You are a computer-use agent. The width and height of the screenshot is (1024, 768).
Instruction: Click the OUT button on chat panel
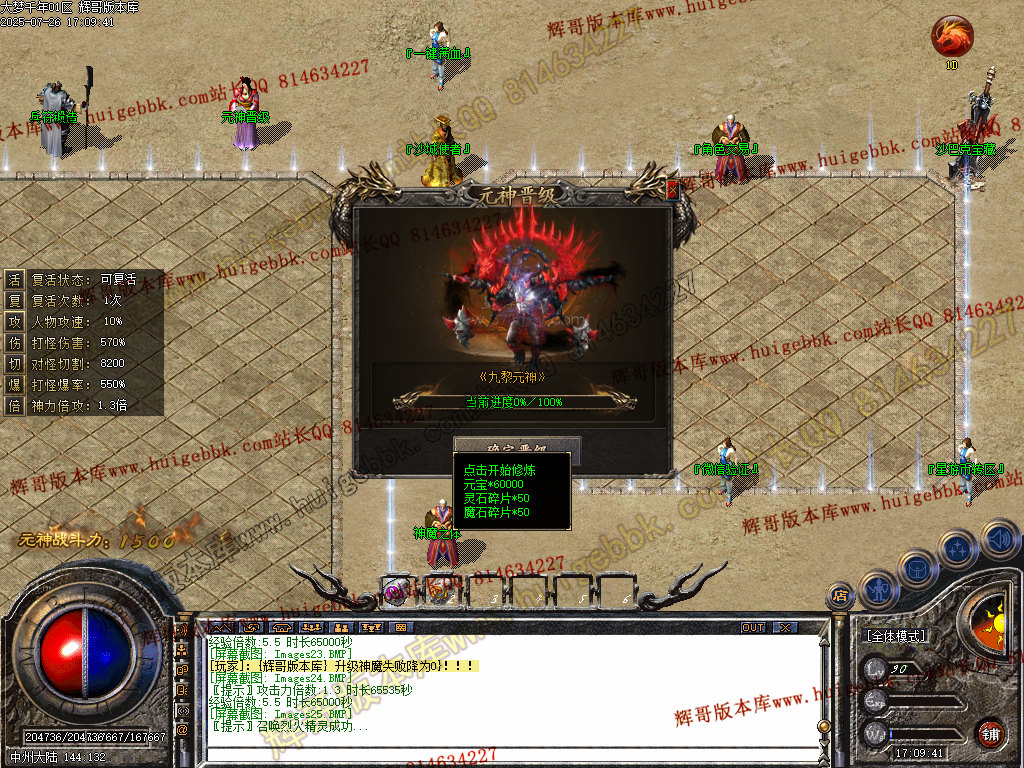[x=753, y=627]
